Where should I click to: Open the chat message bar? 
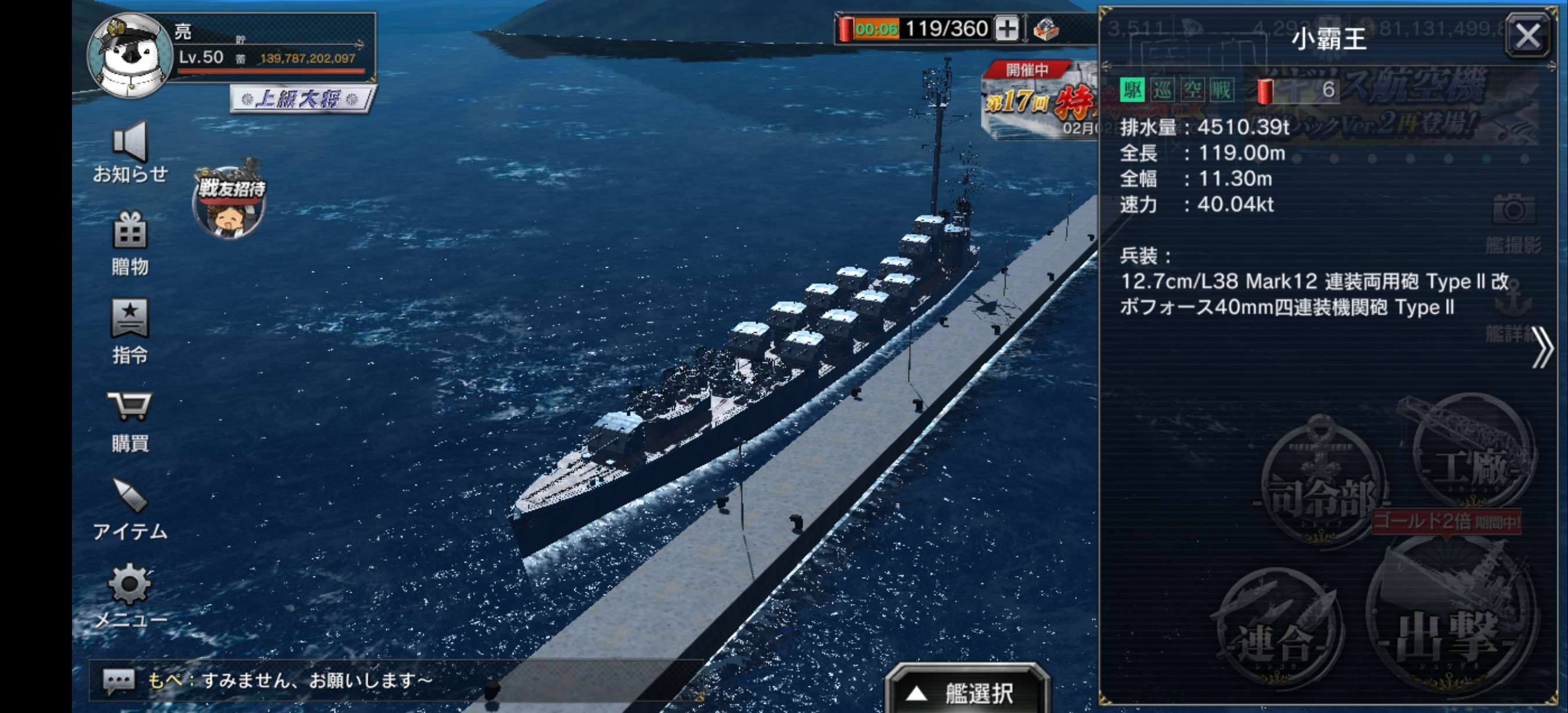pos(395,680)
